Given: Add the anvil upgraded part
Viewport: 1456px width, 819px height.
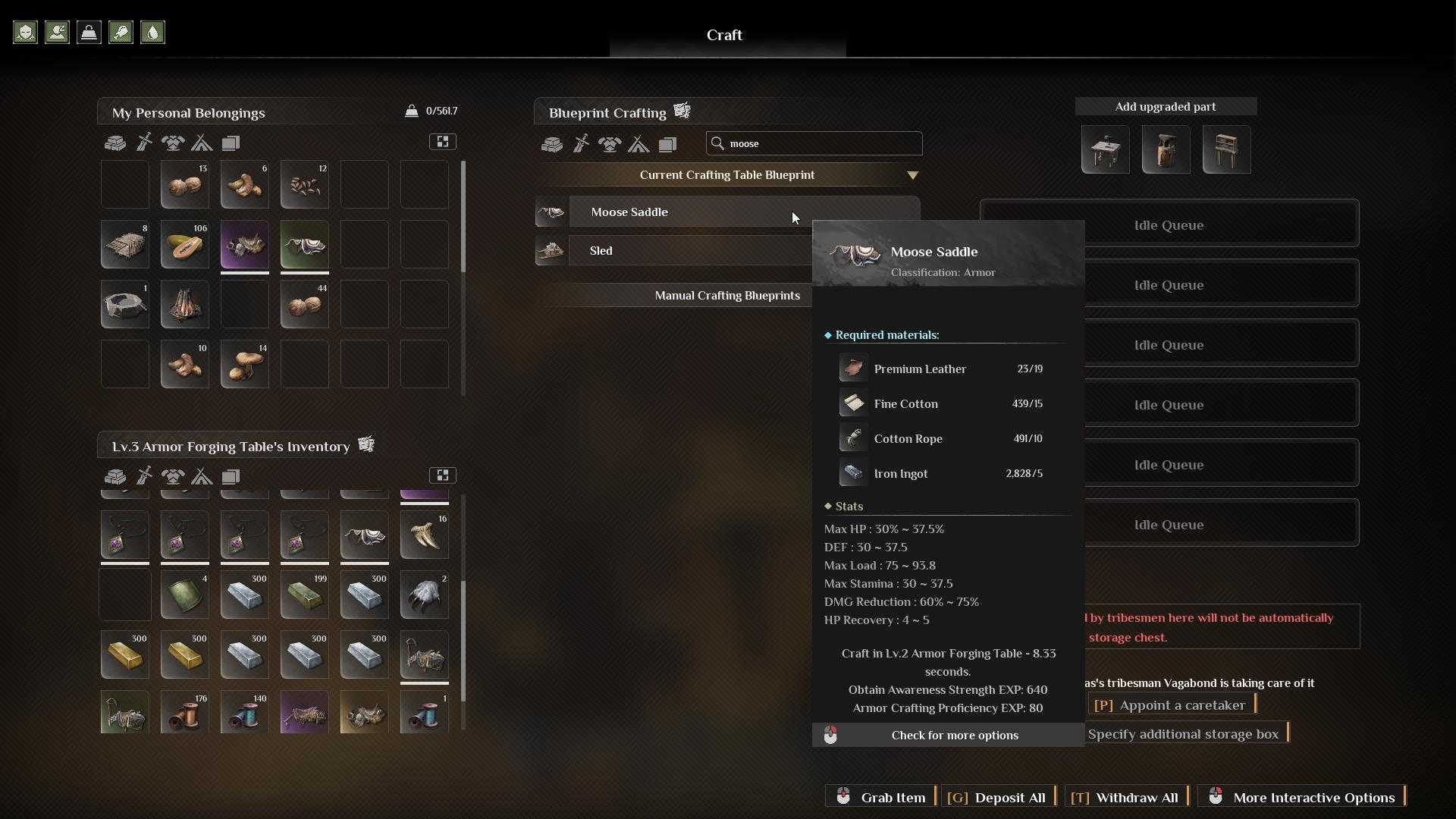Looking at the screenshot, I should point(1166,150).
